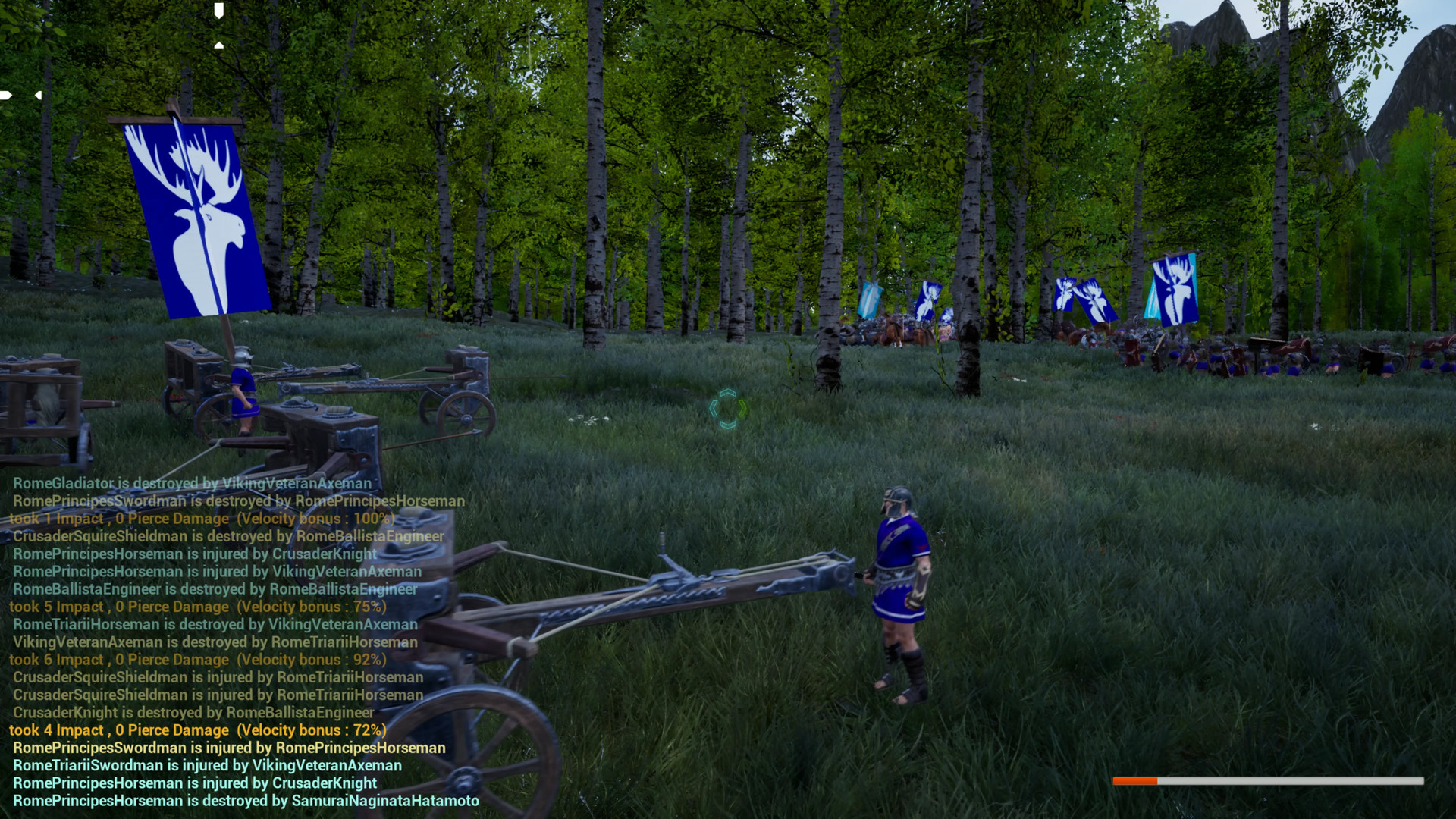Click the 'took 4 Impact' orange damage line
Viewport: 1456px width, 819px height.
pyautogui.click(x=197, y=730)
